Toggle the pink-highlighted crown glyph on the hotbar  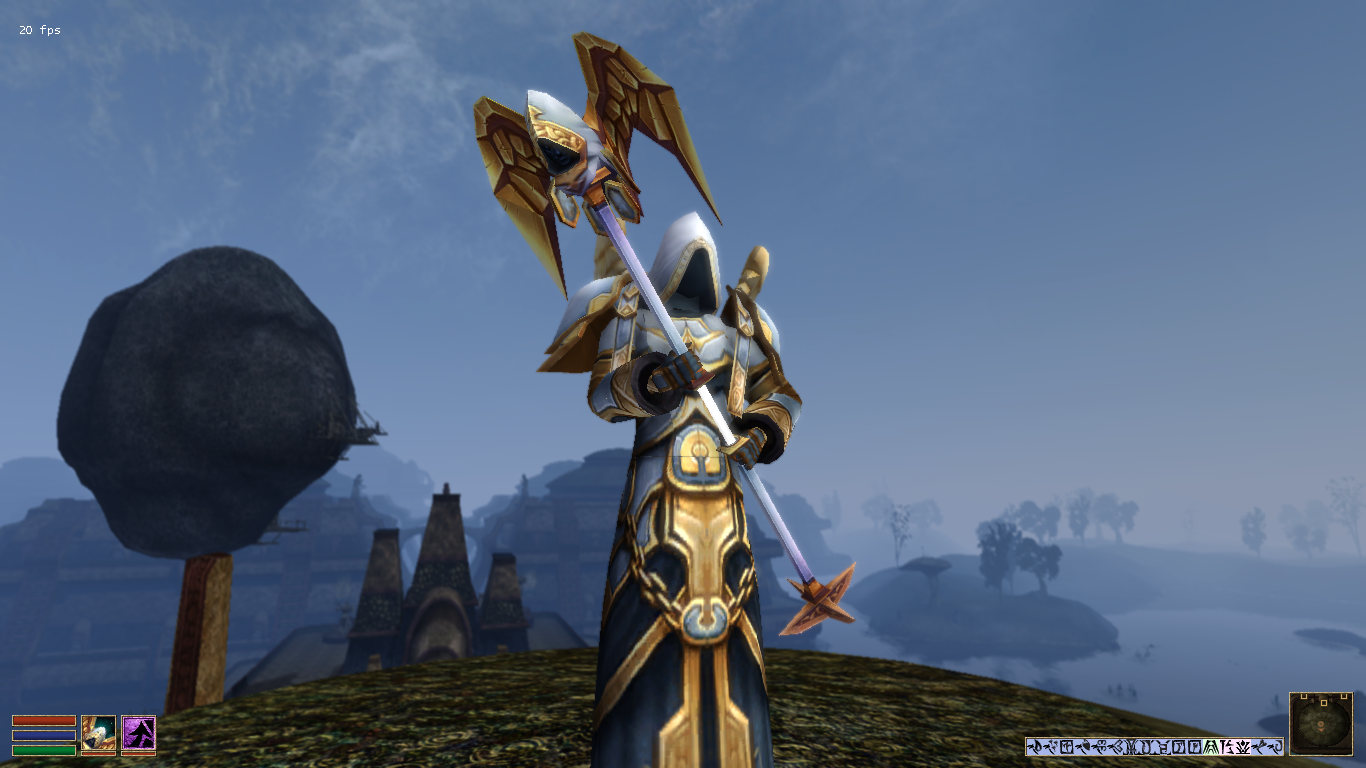point(1242,747)
